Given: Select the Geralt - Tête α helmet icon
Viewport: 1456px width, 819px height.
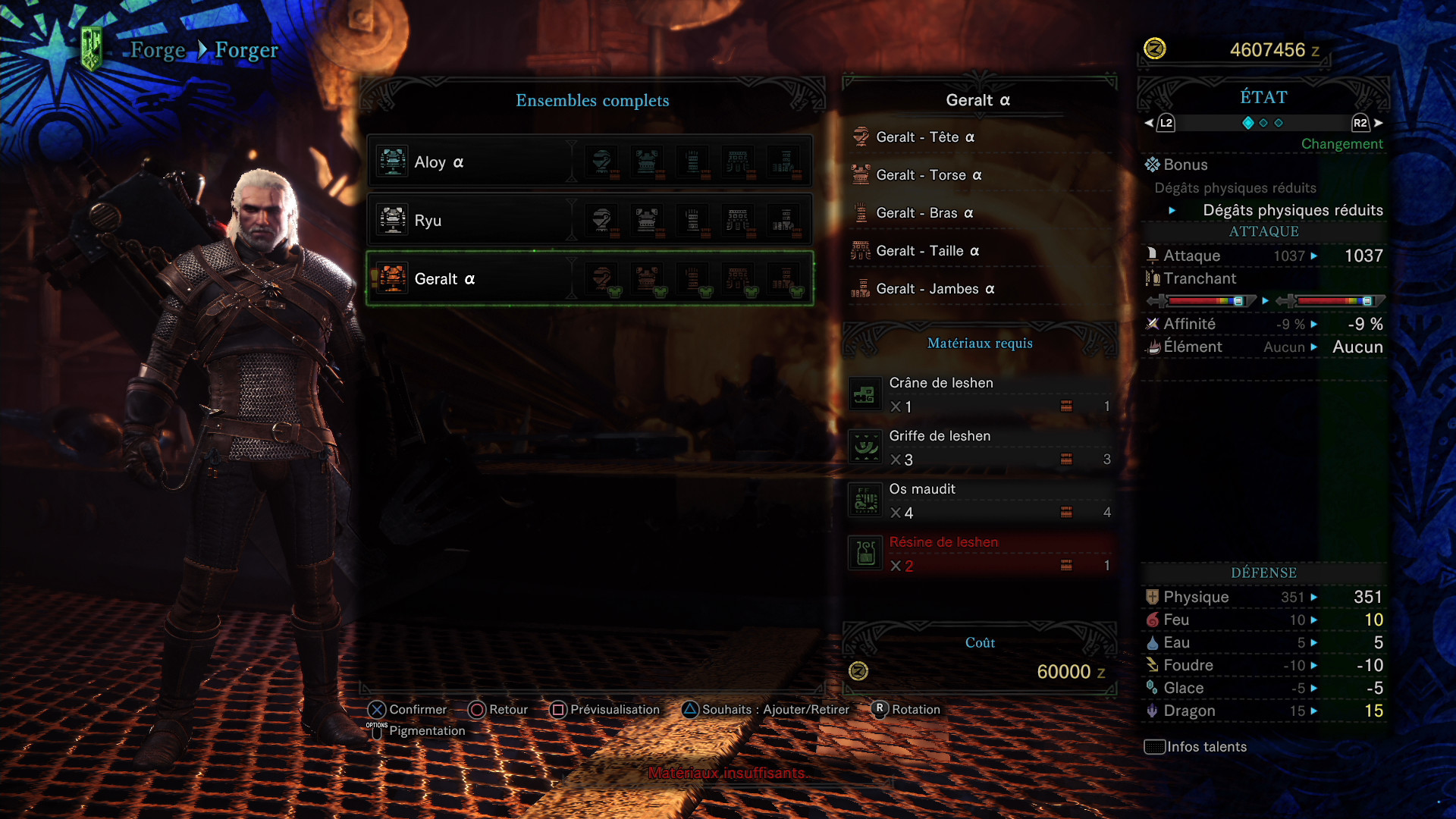Looking at the screenshot, I should [861, 136].
